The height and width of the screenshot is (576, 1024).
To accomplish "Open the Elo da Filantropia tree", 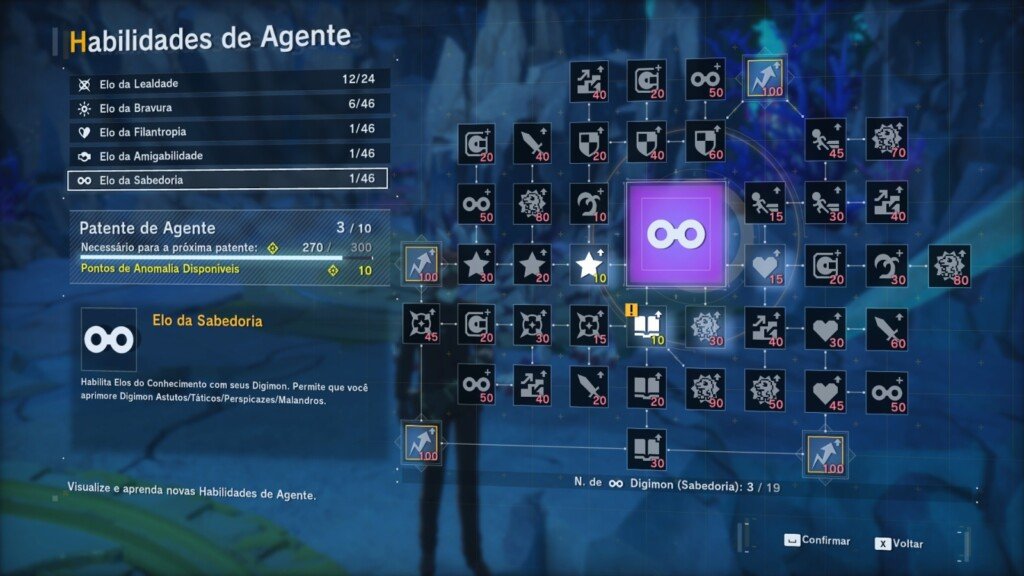I will coord(228,131).
